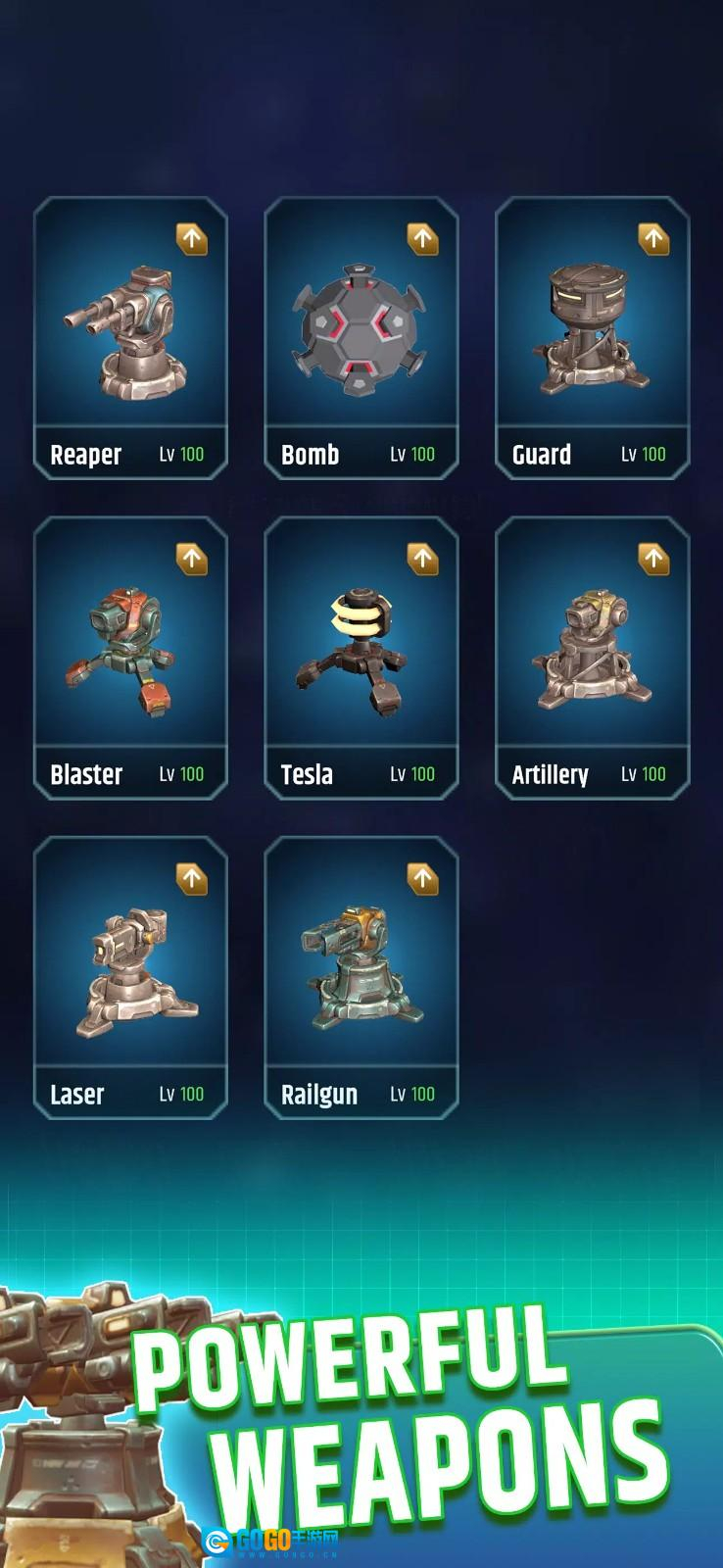Click Tesla's gold upgrade arrow
The width and height of the screenshot is (723, 1568).
423,559
